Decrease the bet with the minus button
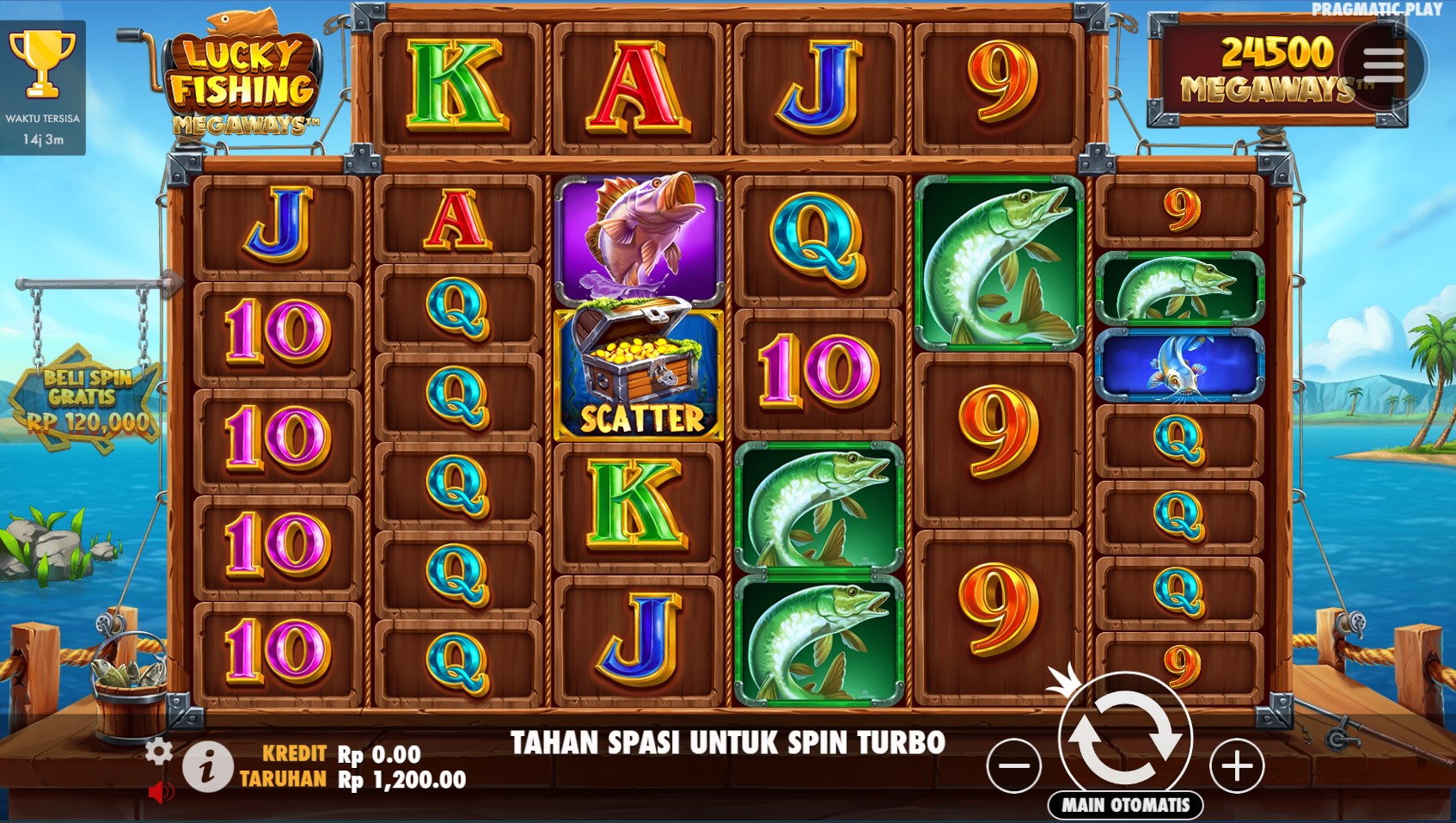The height and width of the screenshot is (823, 1456). pos(1014,765)
